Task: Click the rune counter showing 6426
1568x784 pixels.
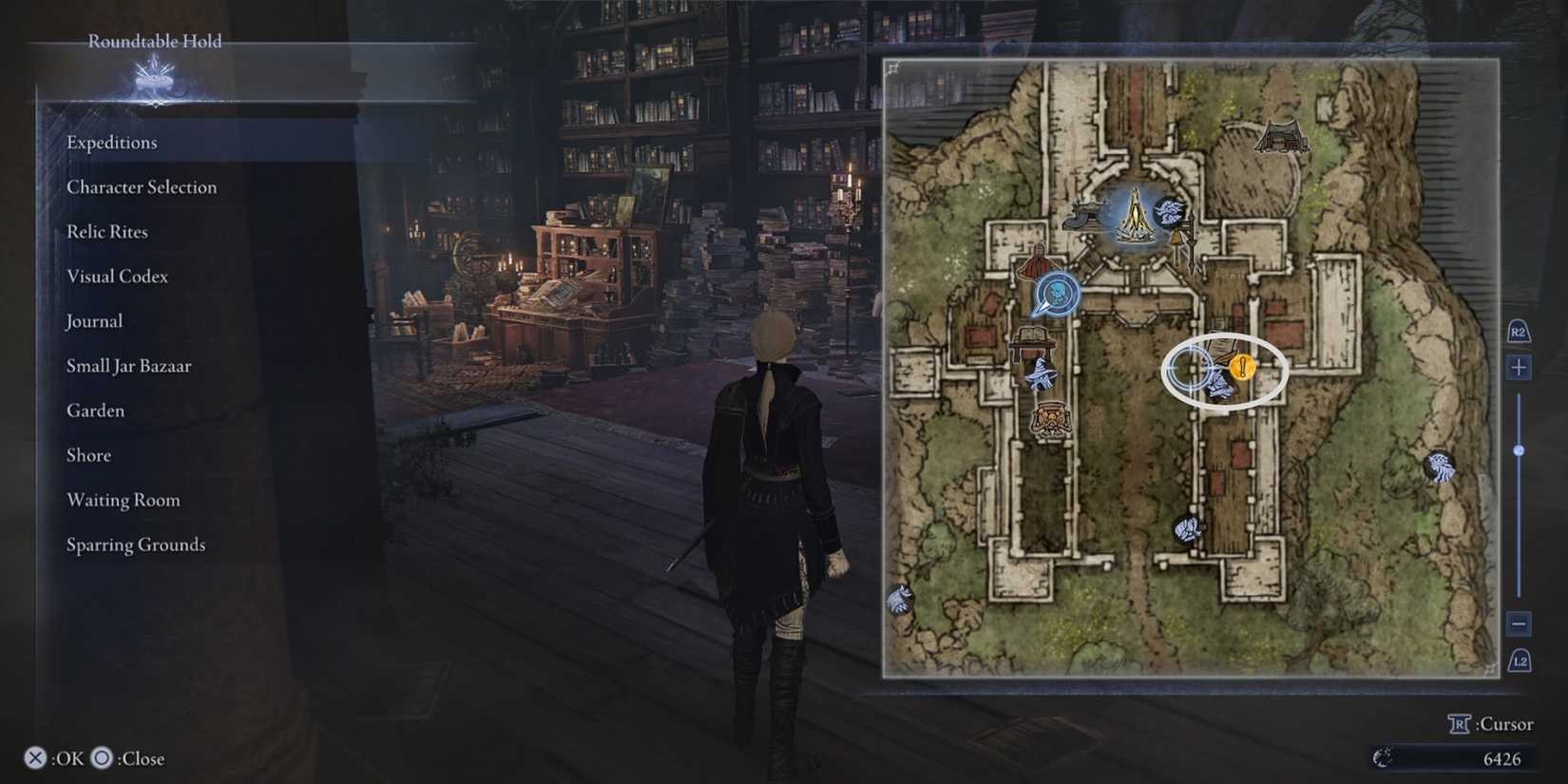Action: 1501,758
